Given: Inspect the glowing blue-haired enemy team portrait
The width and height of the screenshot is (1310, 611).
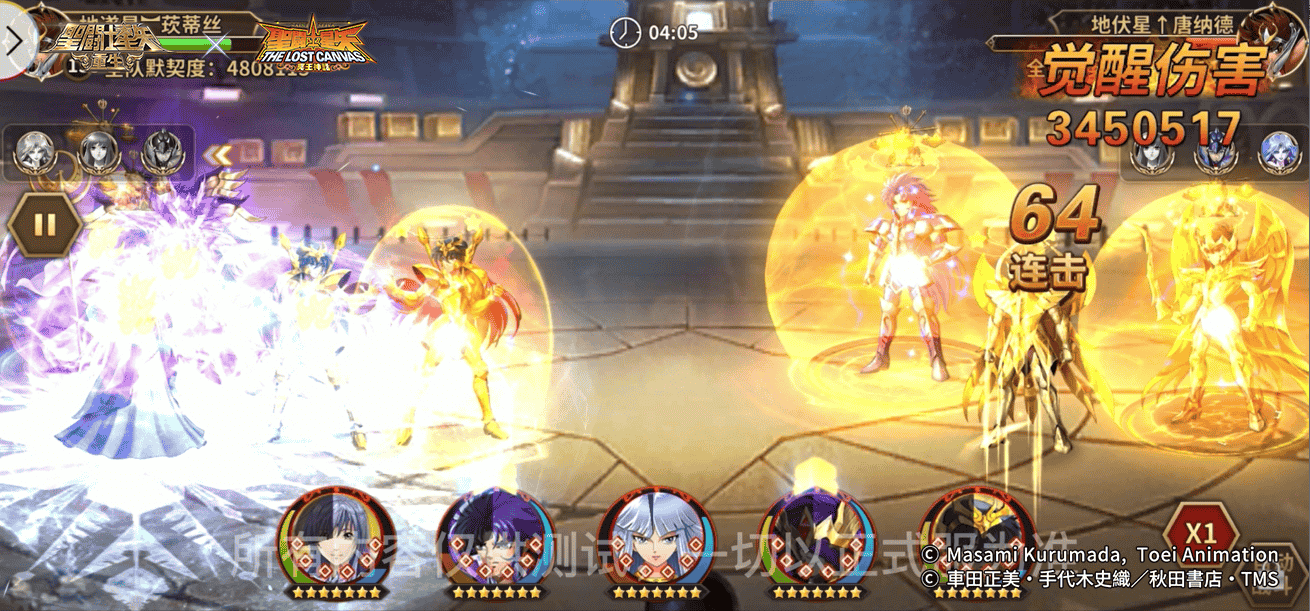Looking at the screenshot, I should (x=1282, y=153).
